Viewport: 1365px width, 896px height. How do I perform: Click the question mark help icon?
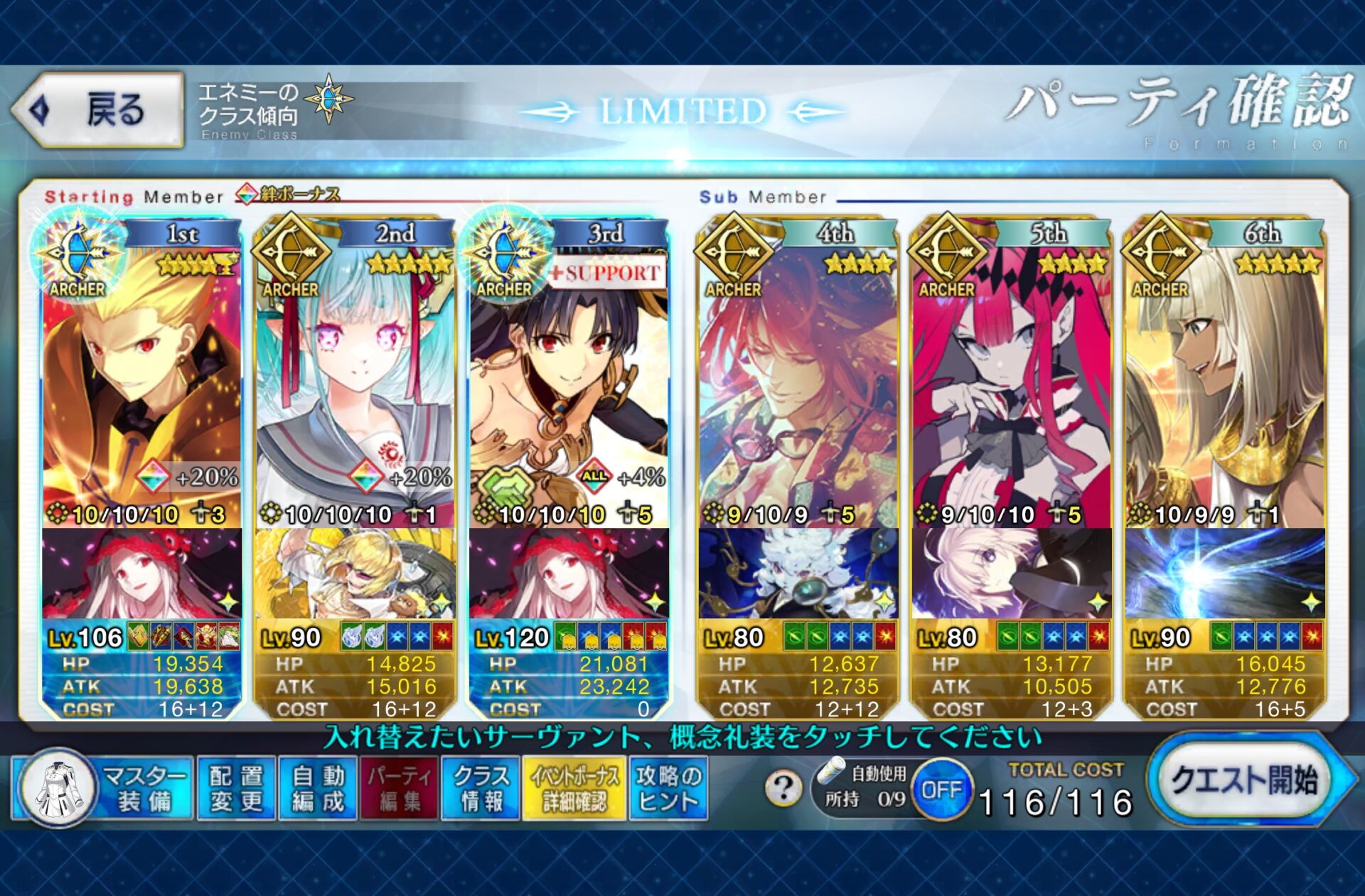coord(783,788)
